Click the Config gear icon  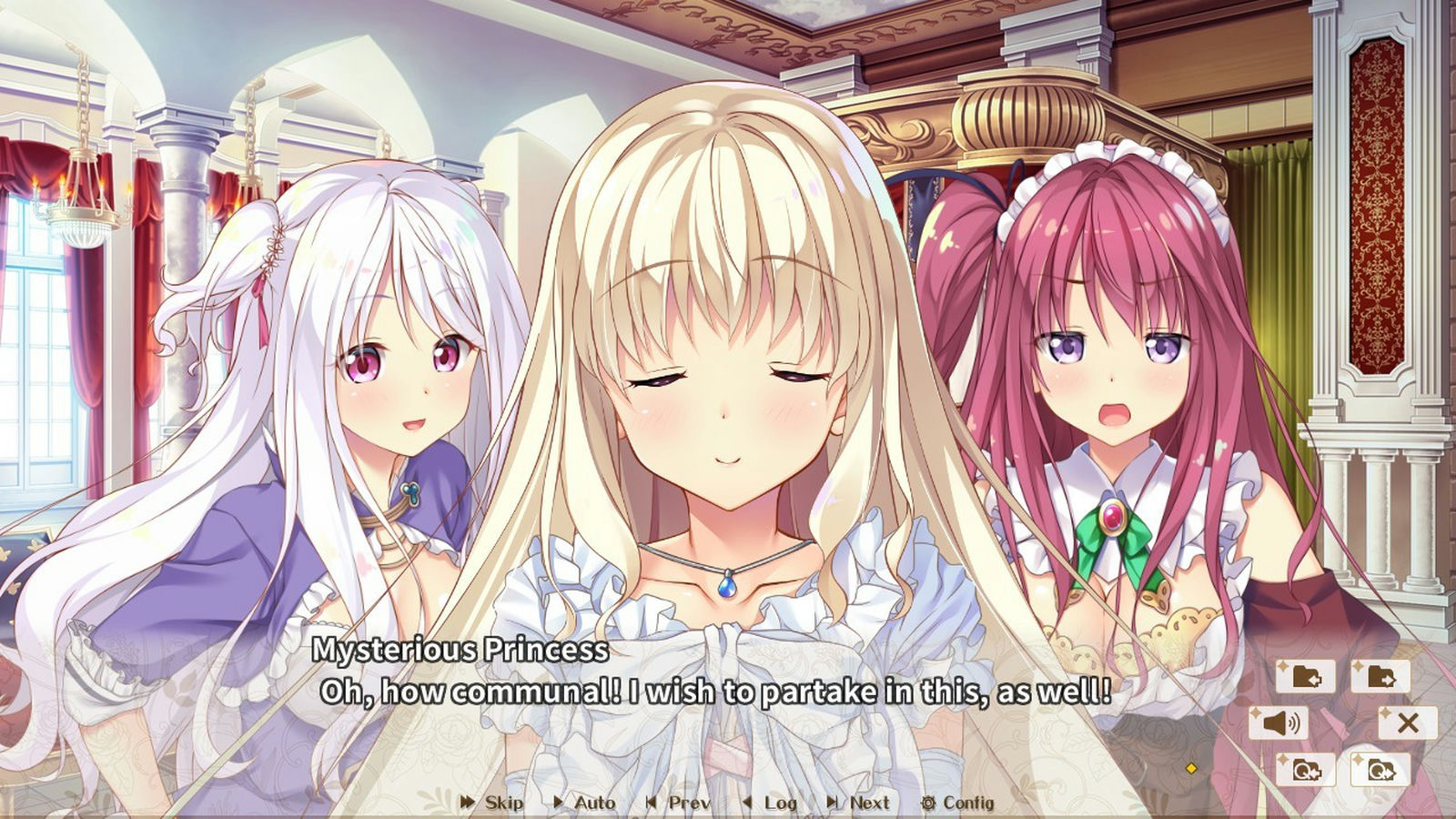pyautogui.click(x=929, y=804)
